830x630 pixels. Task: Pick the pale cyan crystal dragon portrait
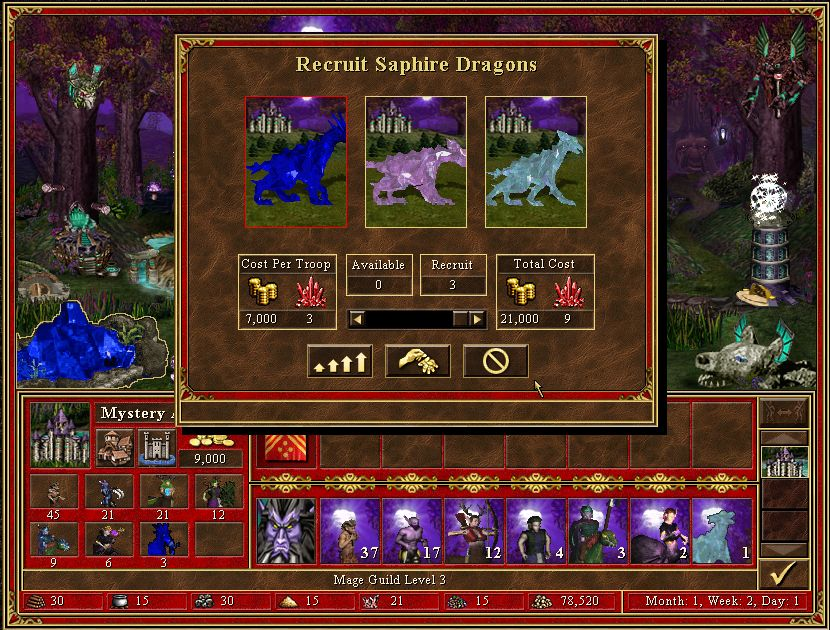536,162
